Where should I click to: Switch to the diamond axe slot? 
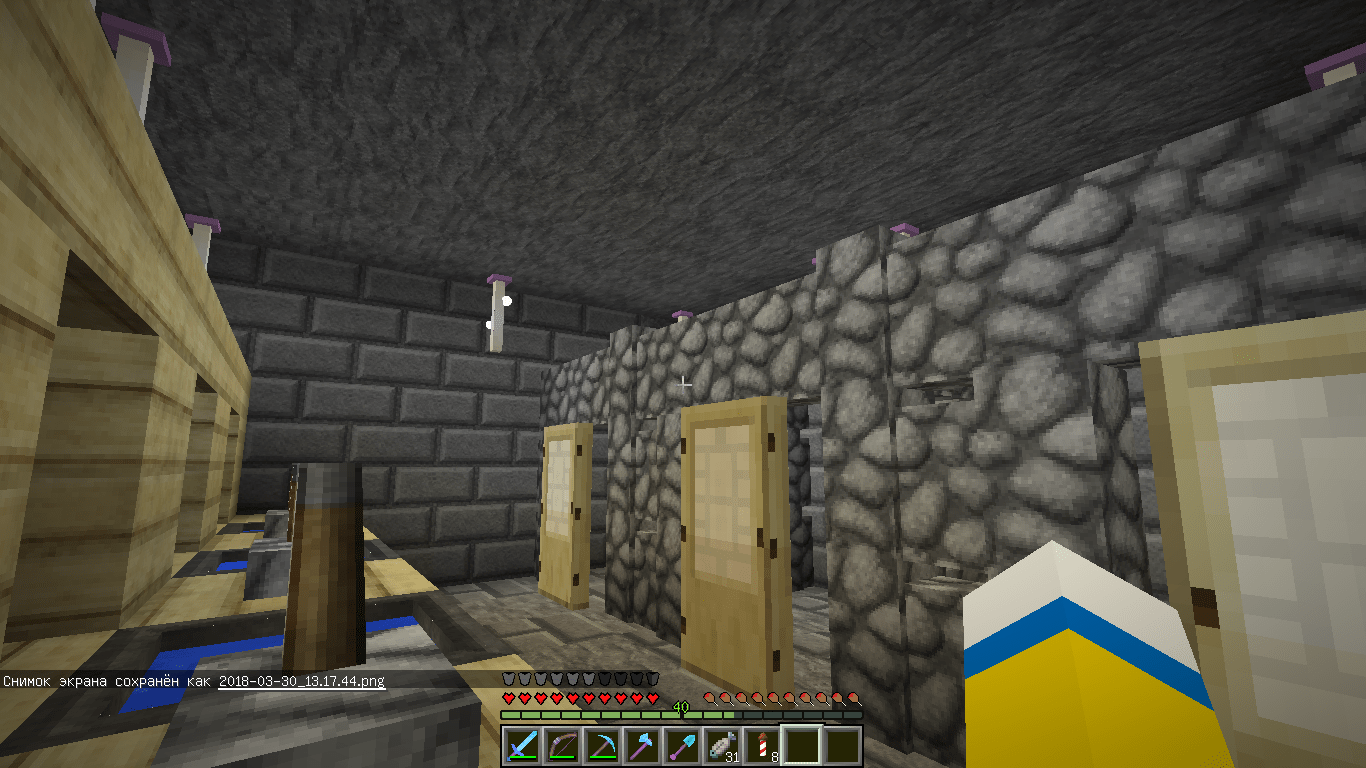641,745
